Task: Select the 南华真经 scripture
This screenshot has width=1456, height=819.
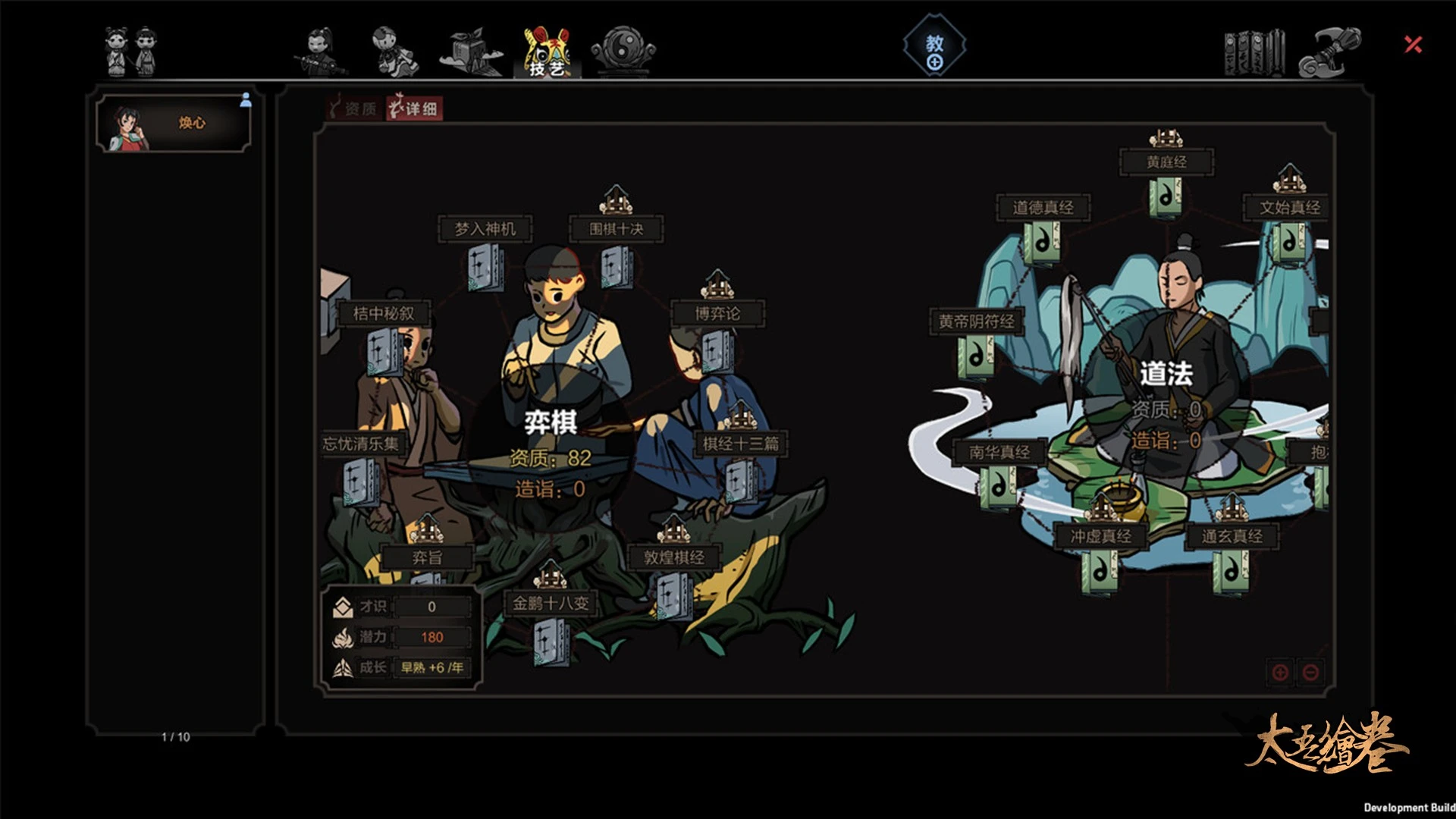Action: [999, 488]
